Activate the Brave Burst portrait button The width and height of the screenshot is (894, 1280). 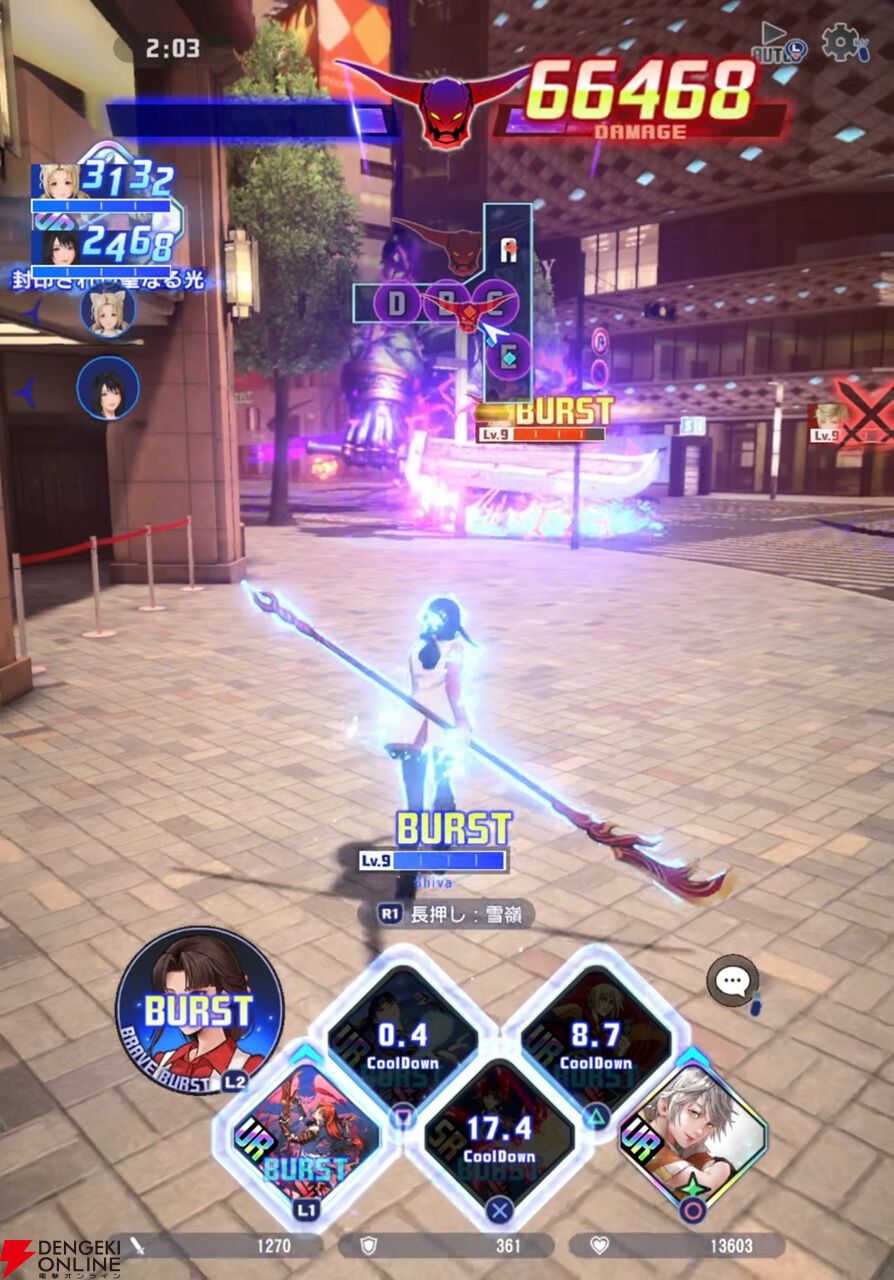tap(199, 1010)
